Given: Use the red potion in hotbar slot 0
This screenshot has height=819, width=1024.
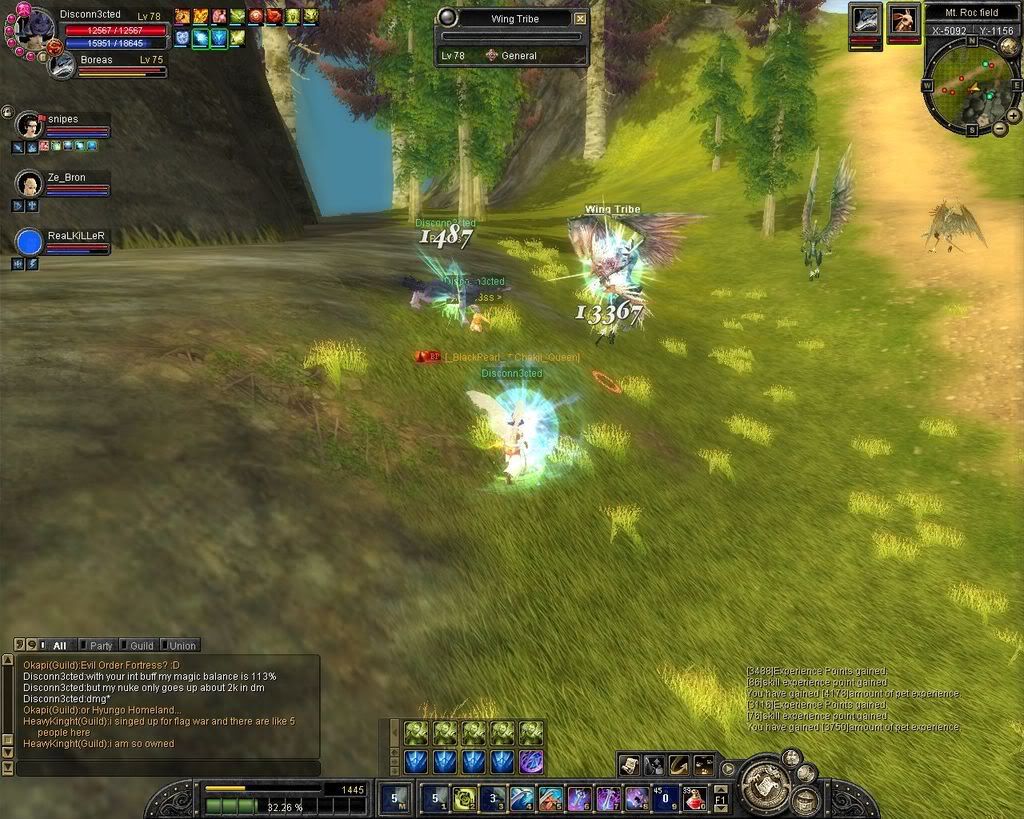Looking at the screenshot, I should click(692, 798).
